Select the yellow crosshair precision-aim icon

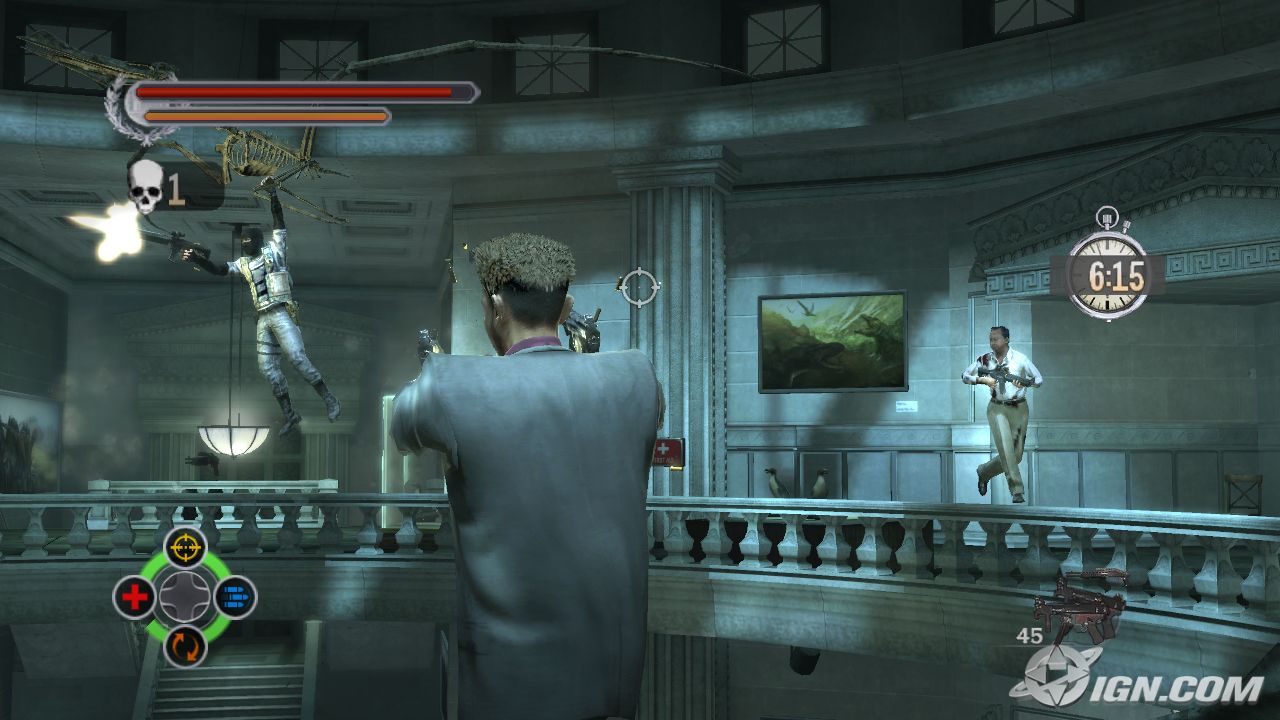[x=185, y=547]
